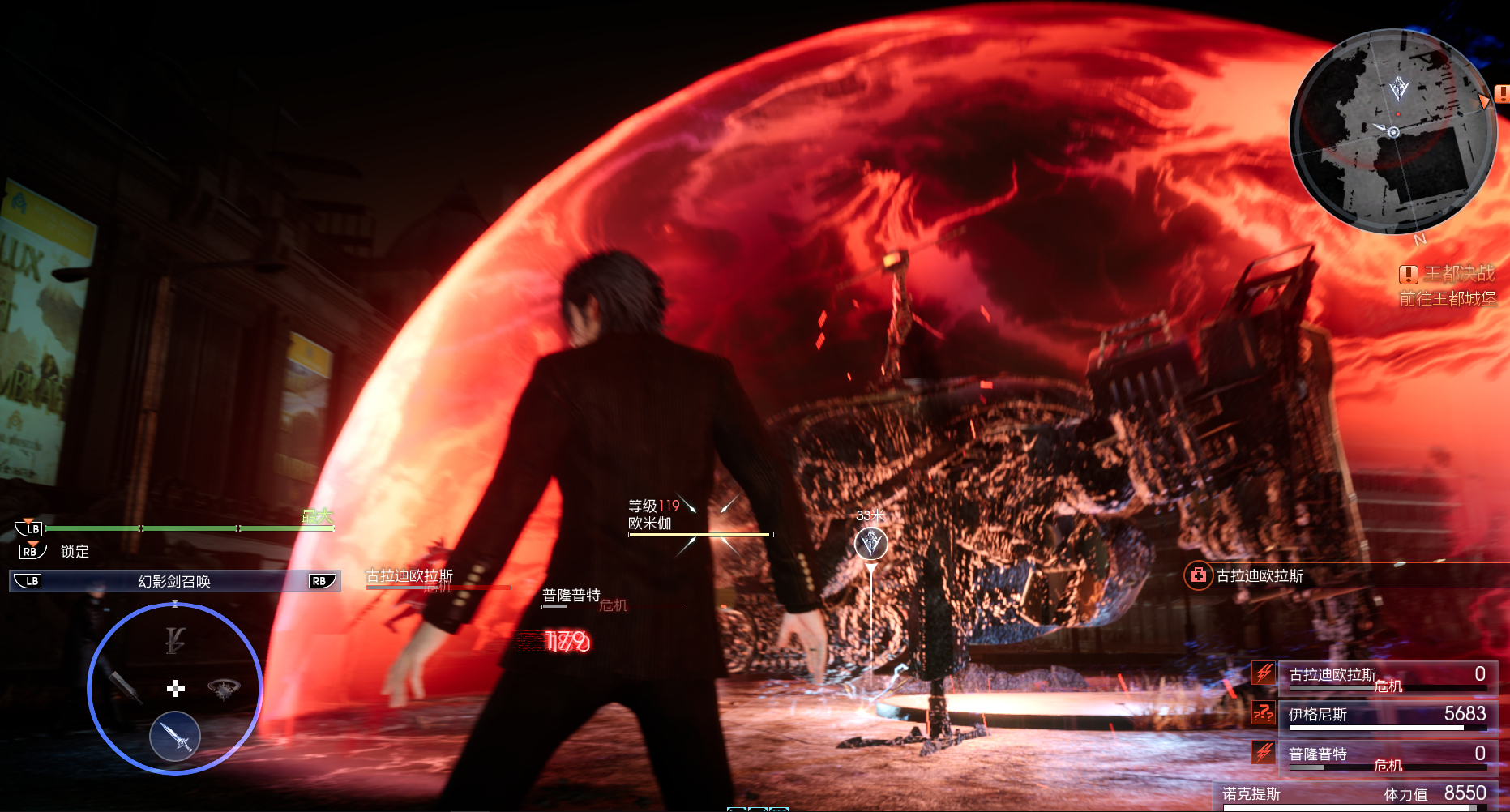Switch to the ring-shaped weapon slot
Screen dimensions: 1510x812
click(x=224, y=688)
